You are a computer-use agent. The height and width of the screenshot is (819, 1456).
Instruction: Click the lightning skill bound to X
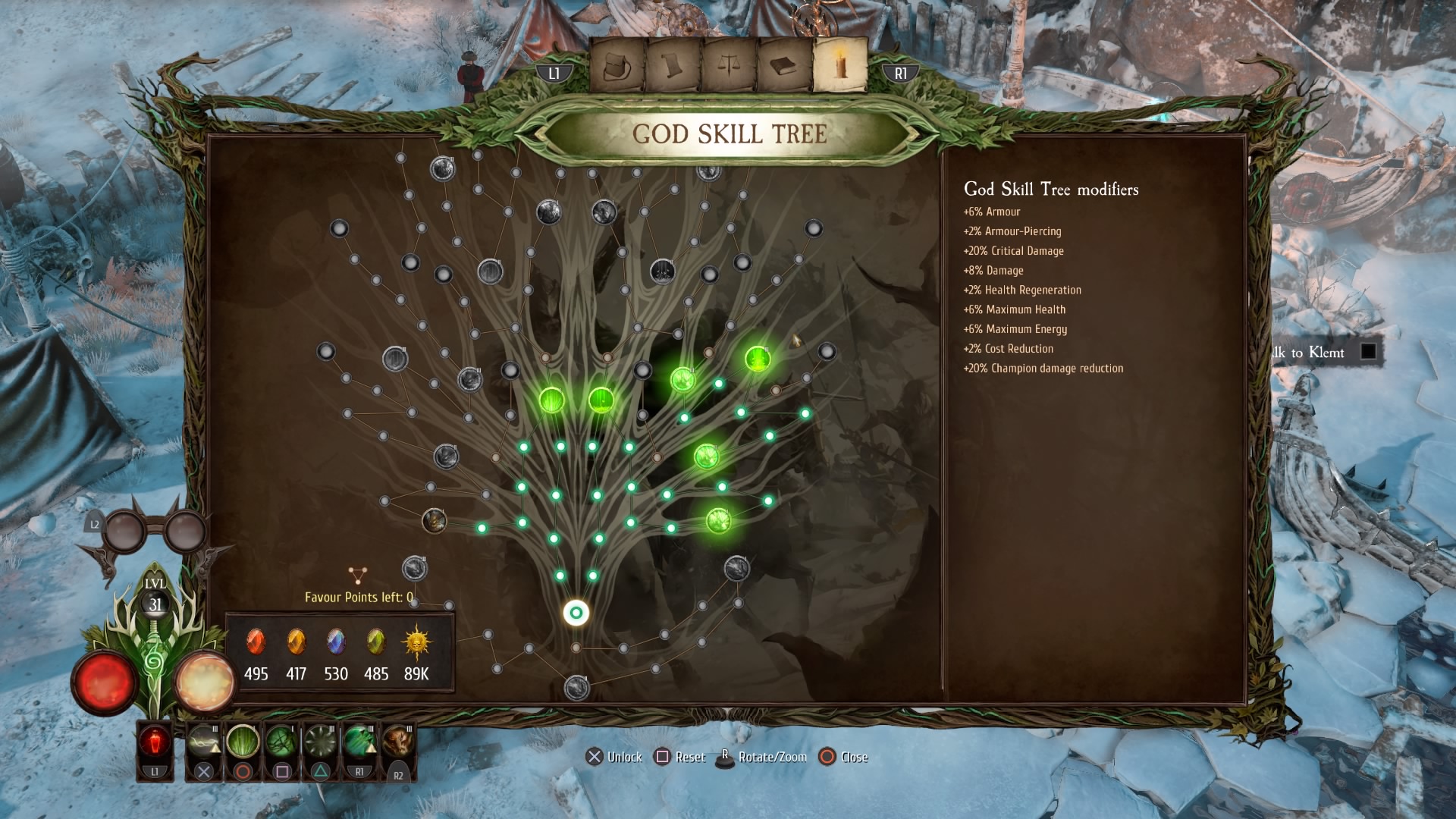coord(203,741)
